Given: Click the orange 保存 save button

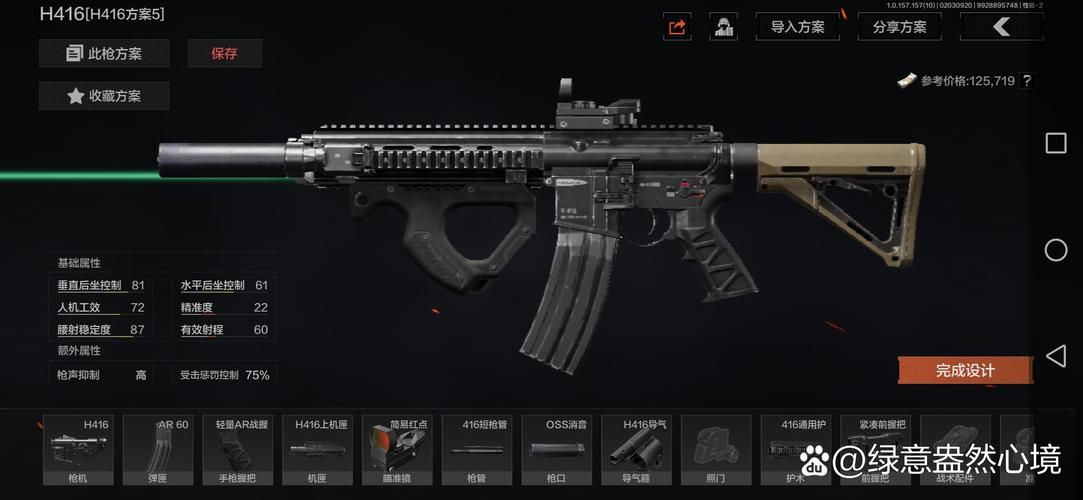Looking at the screenshot, I should click(224, 53).
